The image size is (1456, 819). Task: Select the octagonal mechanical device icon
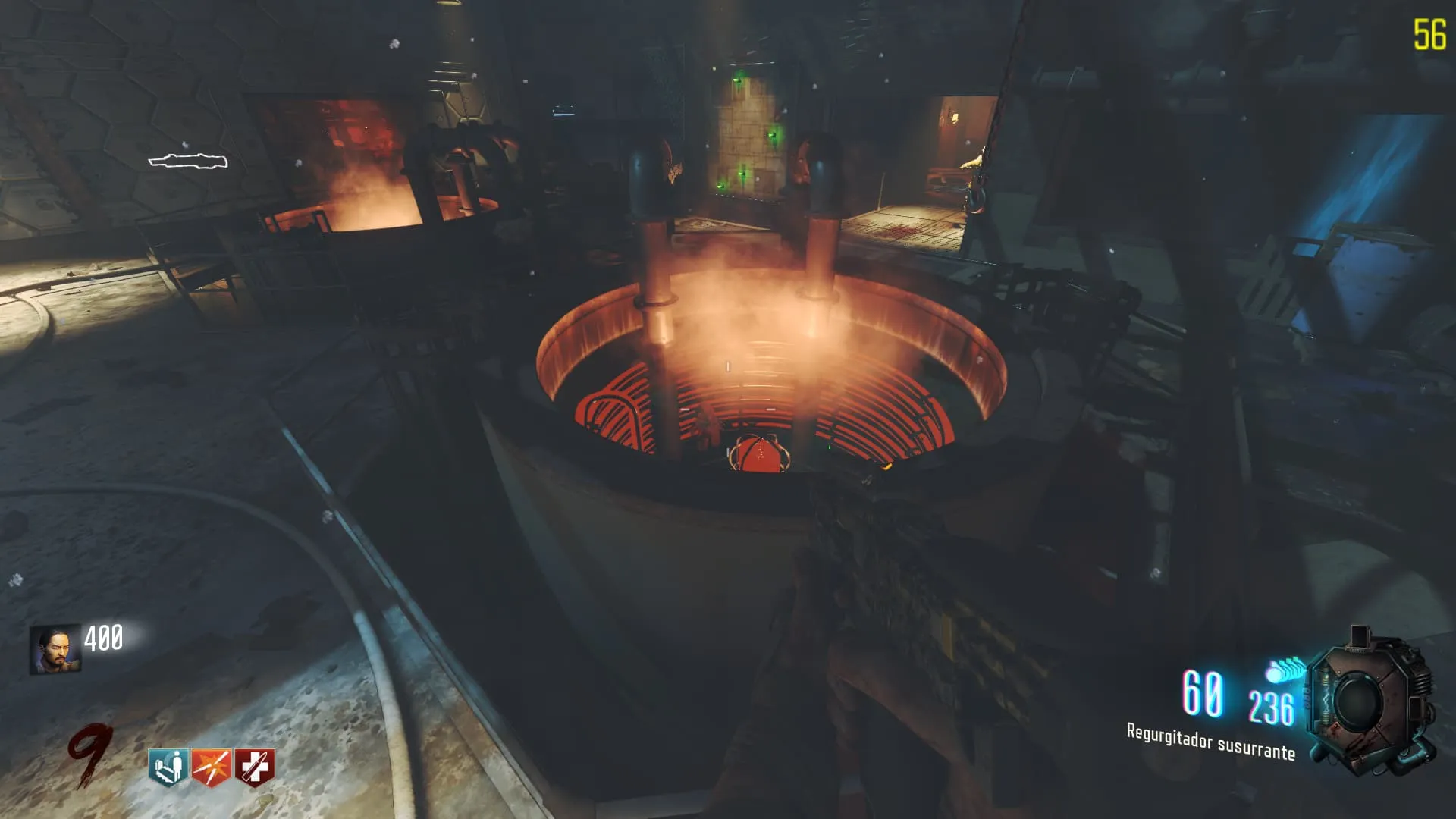click(x=1371, y=702)
